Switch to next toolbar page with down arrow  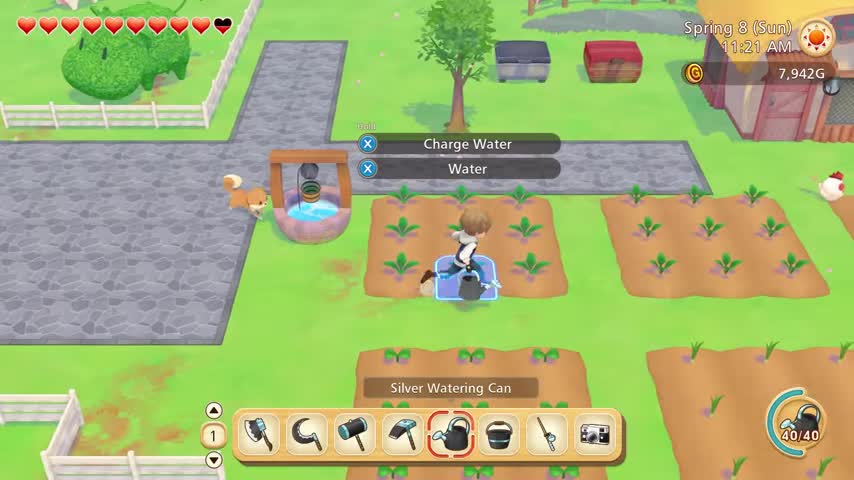214,460
